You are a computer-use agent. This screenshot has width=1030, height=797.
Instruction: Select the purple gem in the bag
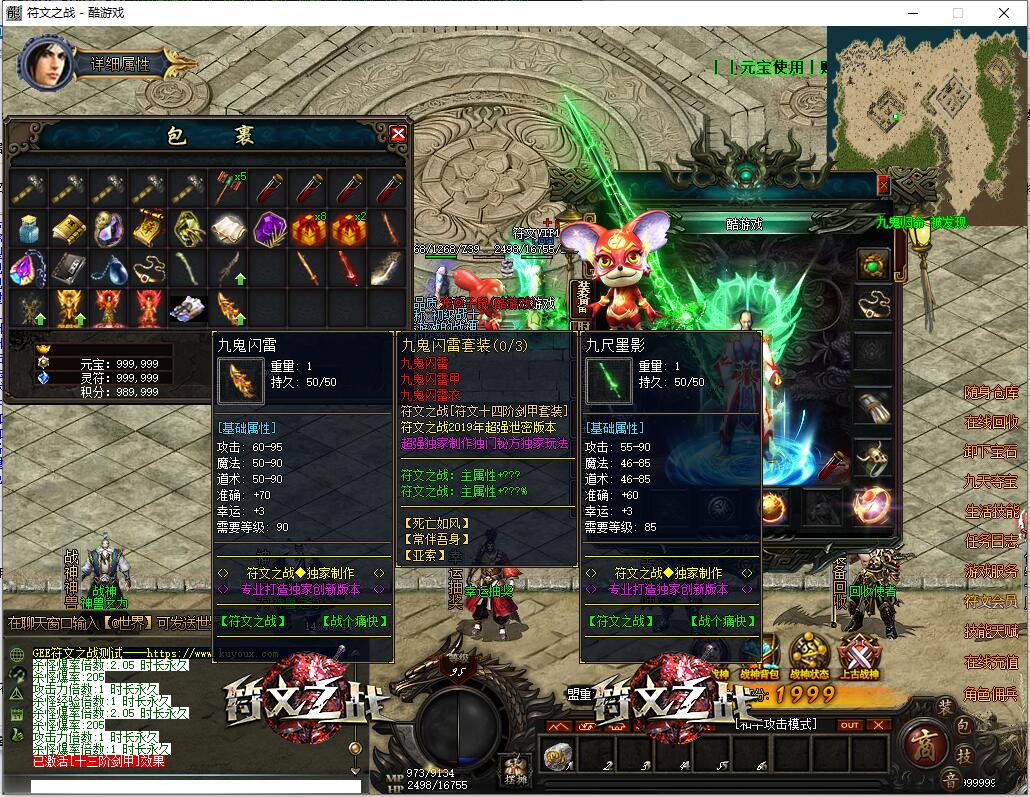click(x=270, y=228)
